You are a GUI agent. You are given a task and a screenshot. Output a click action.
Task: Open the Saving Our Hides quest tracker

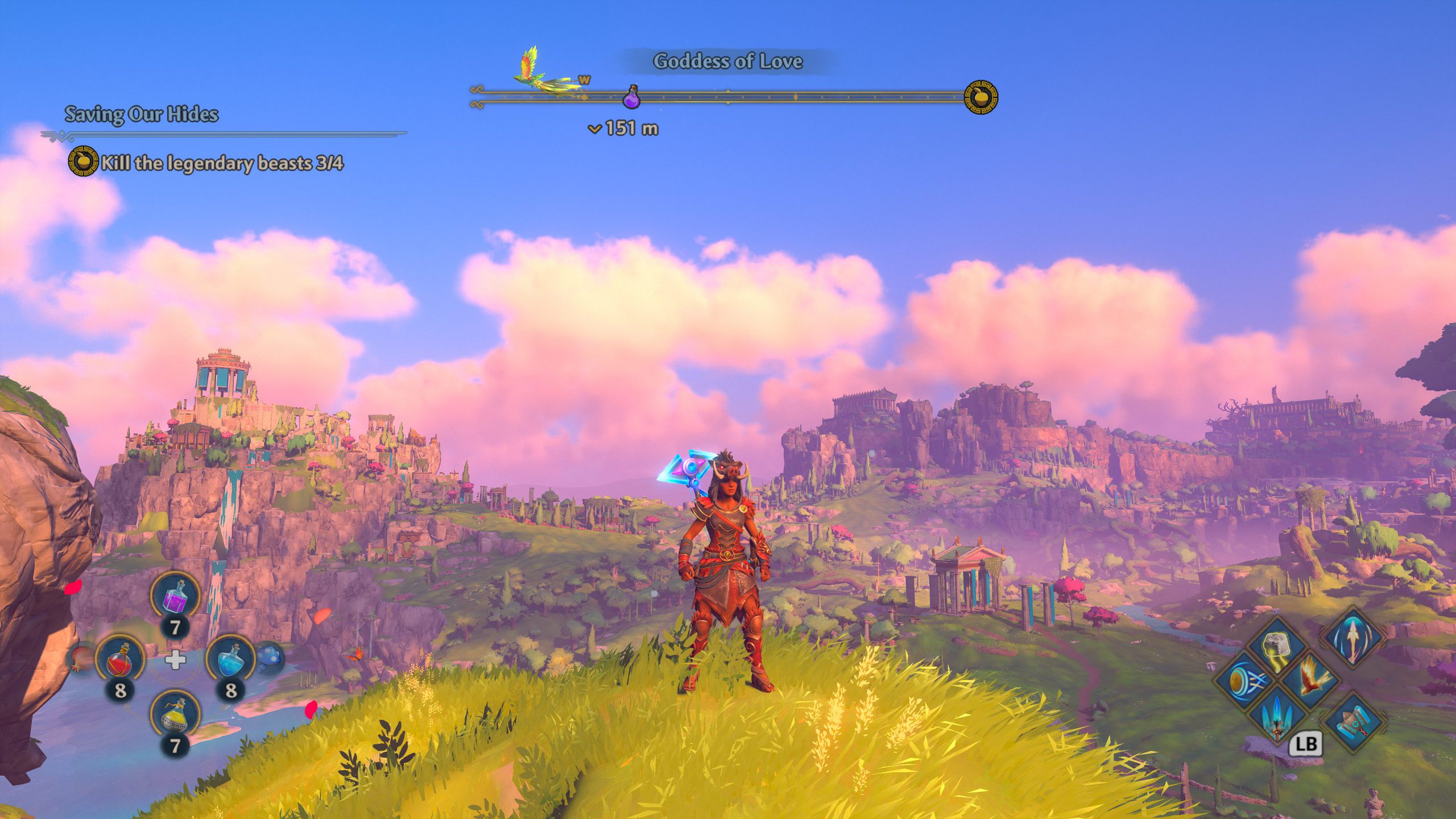pos(141,114)
